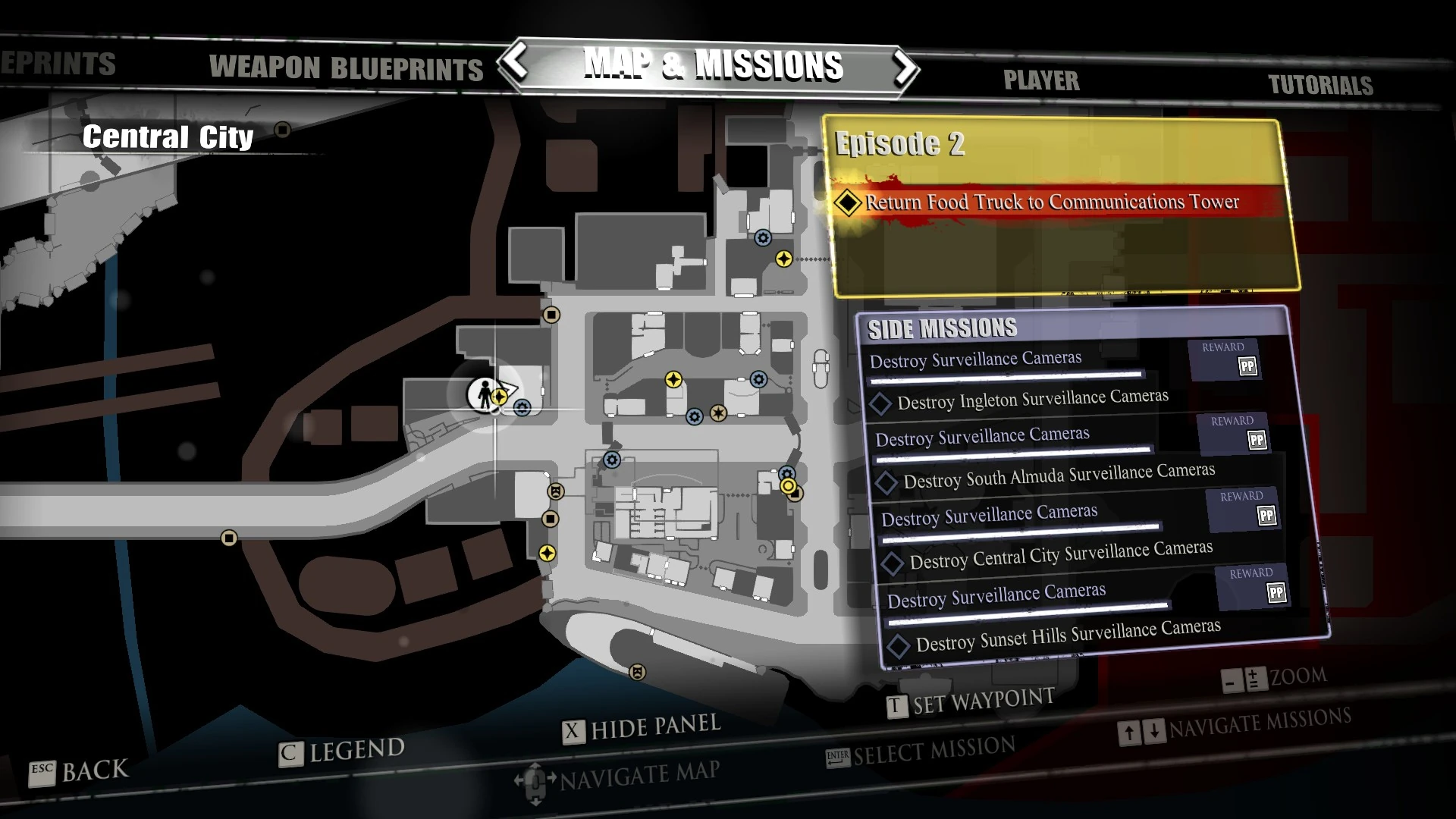Open the Tutorials tab
Viewport: 1456px width, 819px height.
tap(1321, 85)
